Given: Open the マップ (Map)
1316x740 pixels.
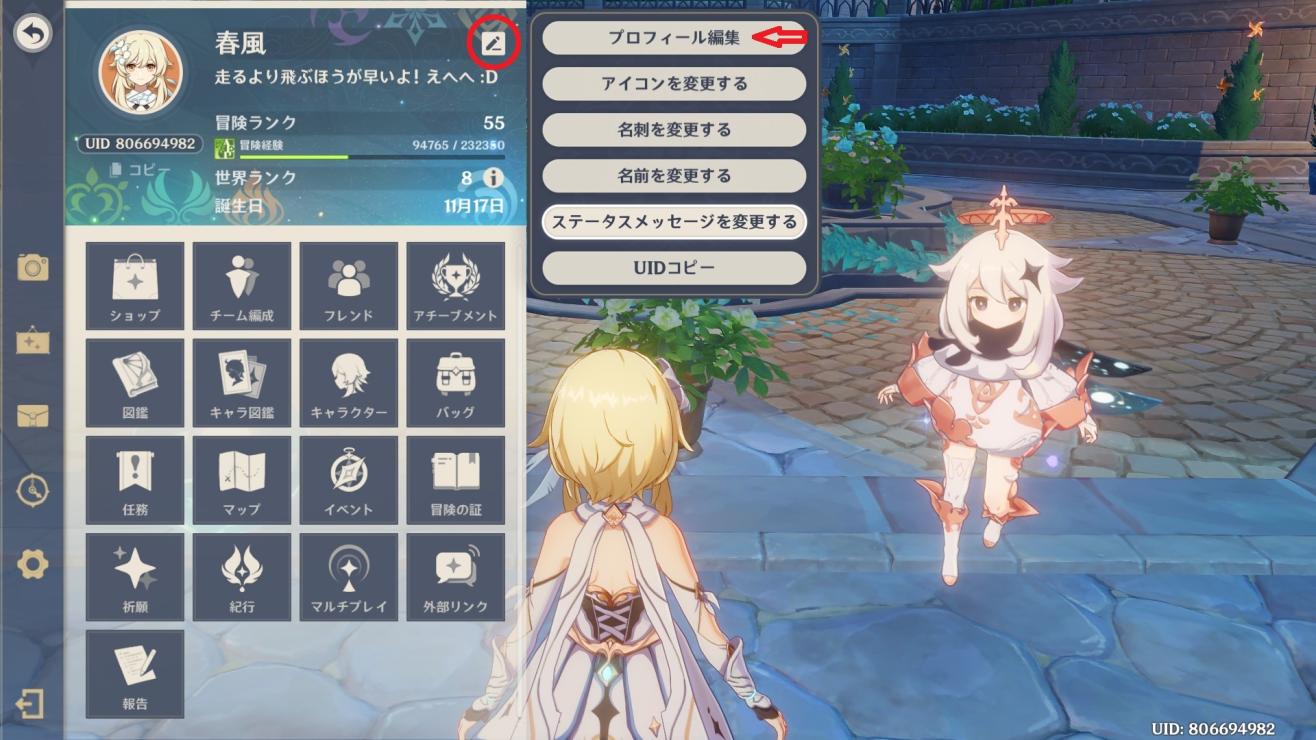Looking at the screenshot, I should (x=241, y=479).
